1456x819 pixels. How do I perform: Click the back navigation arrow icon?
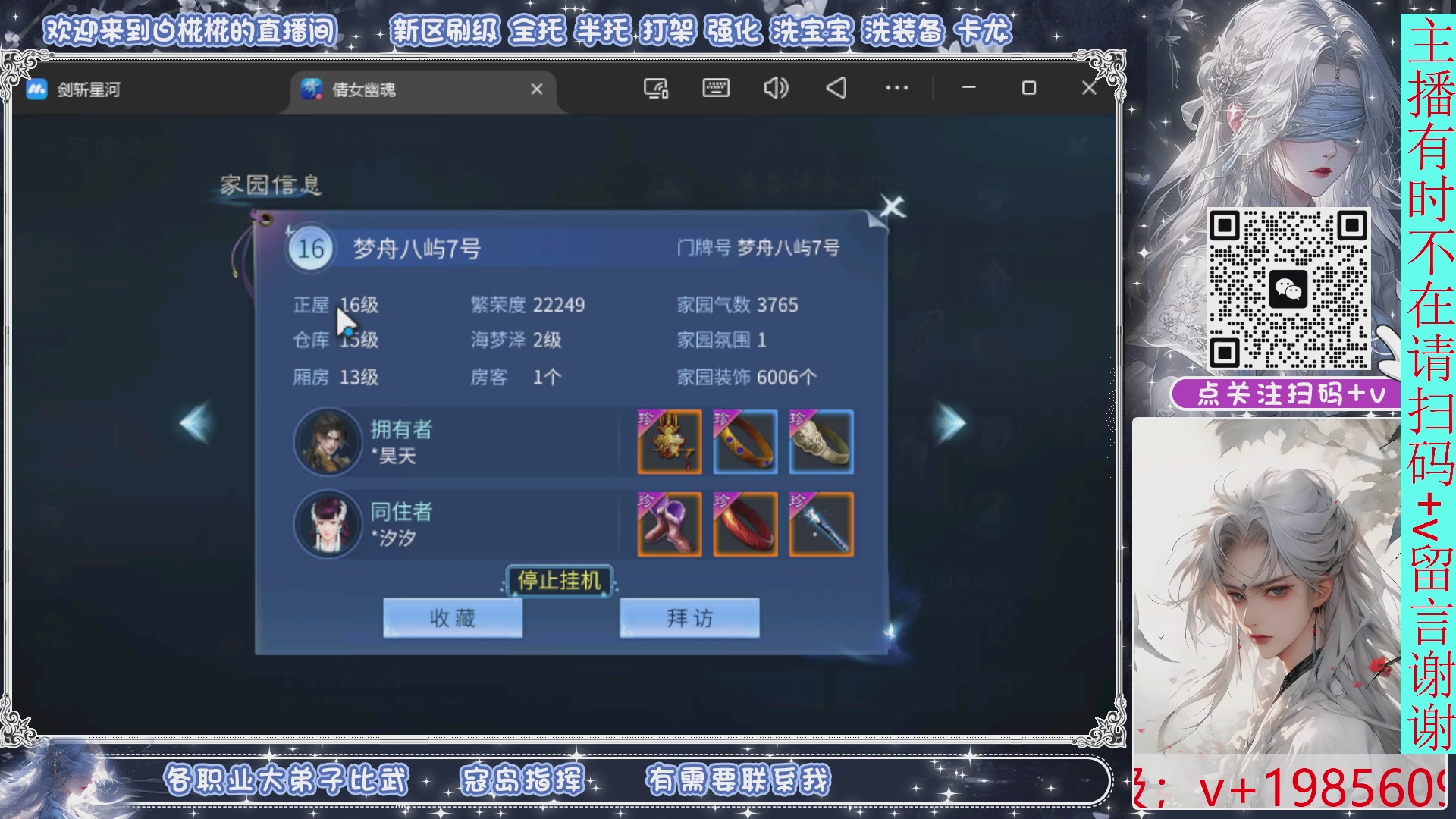pos(835,89)
